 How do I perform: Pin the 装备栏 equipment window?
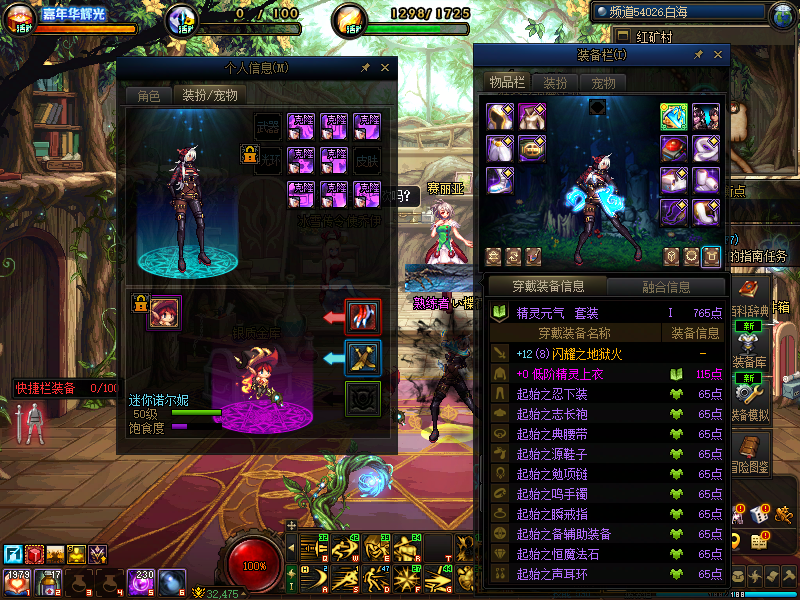tap(697, 55)
